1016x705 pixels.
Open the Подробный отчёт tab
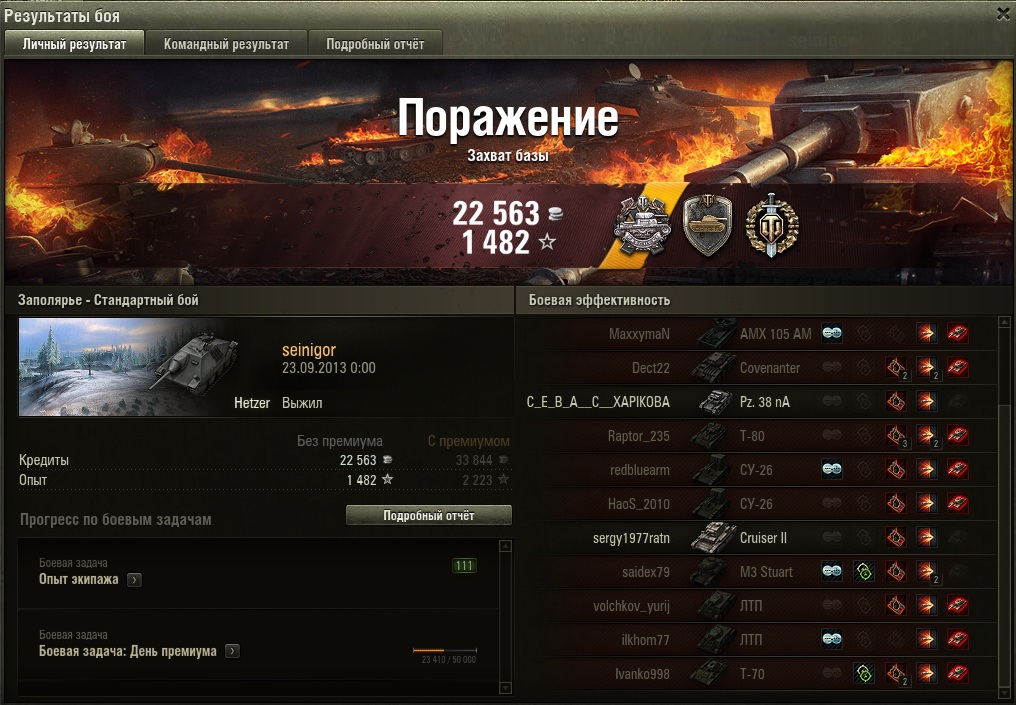tap(375, 44)
